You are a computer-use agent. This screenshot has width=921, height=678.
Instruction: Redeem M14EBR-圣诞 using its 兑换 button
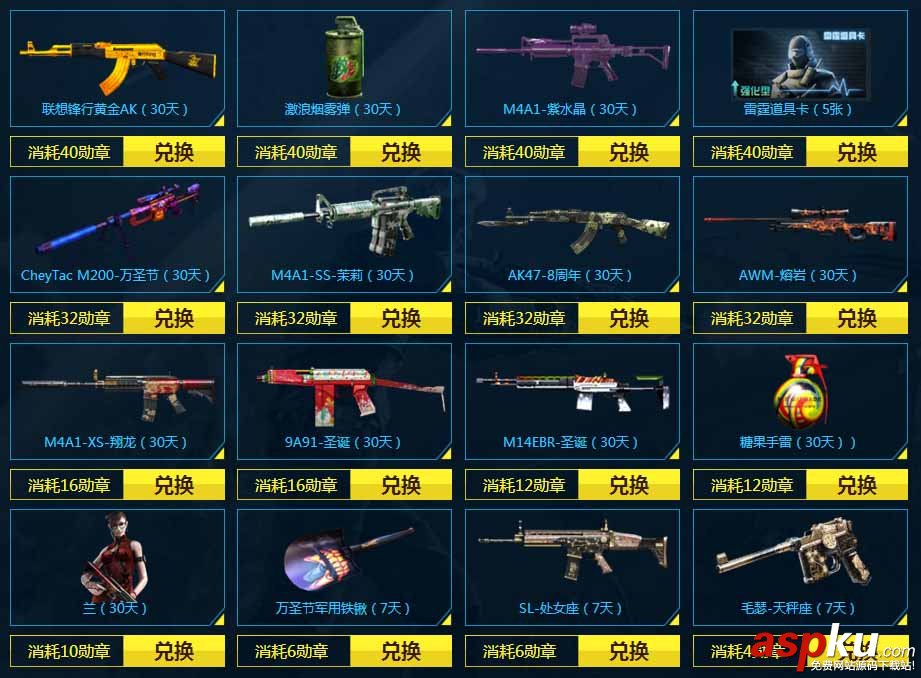point(629,485)
